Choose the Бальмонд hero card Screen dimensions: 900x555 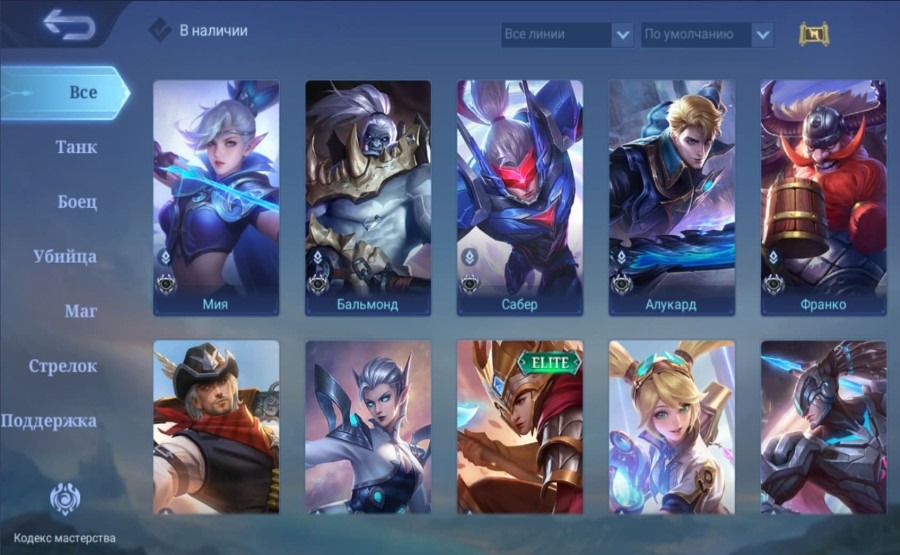[367, 198]
